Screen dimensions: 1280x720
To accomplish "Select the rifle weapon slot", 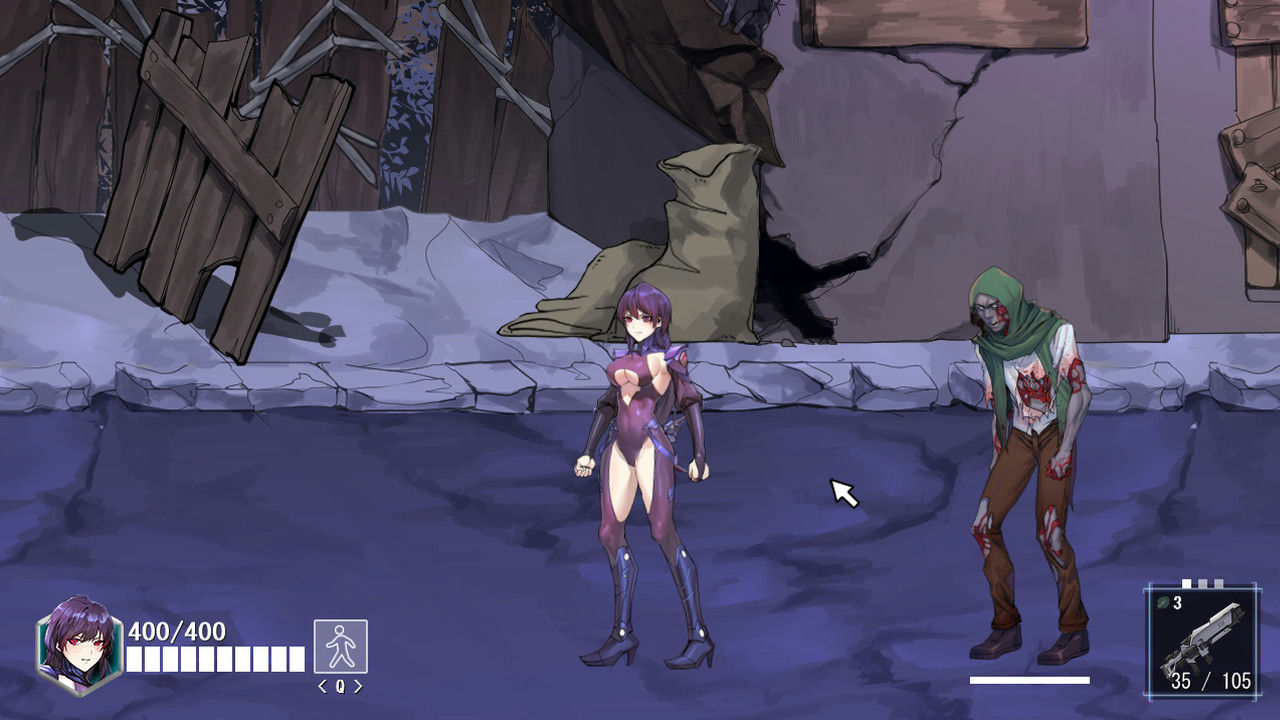I will coord(1201,642).
